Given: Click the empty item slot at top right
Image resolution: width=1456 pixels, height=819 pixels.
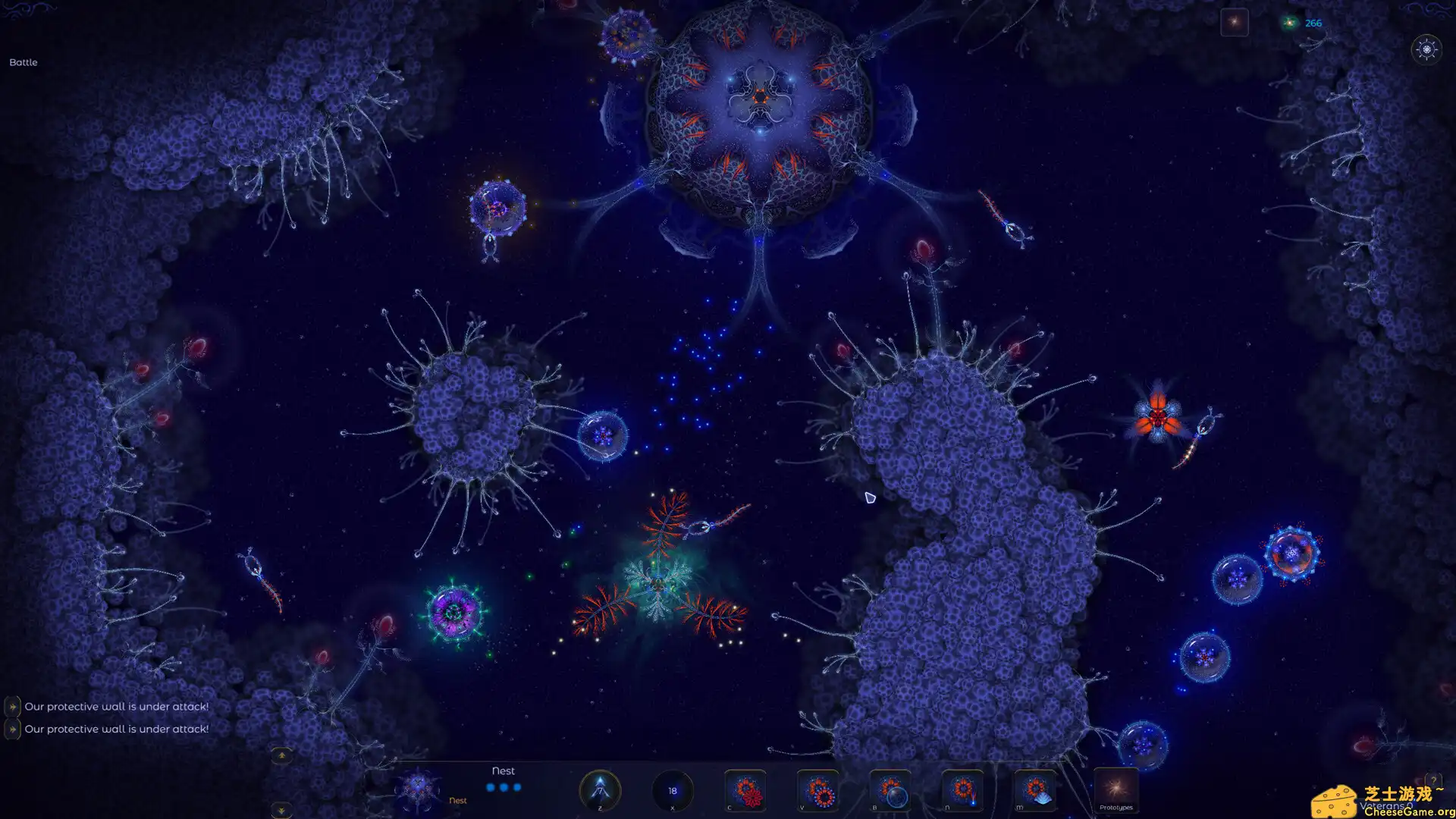Looking at the screenshot, I should point(1235,21).
